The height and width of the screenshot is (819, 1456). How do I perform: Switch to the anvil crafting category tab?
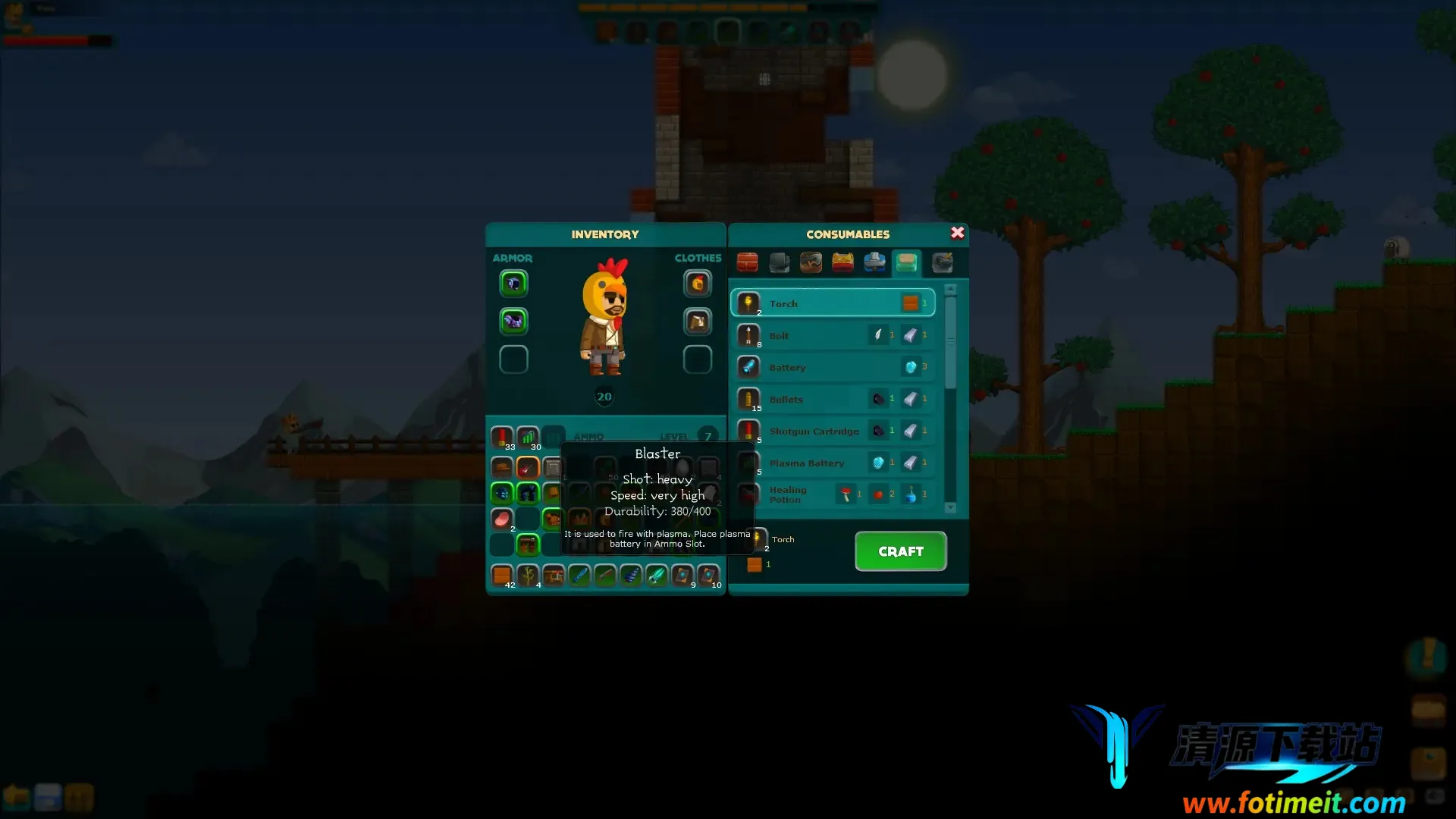coord(780,262)
